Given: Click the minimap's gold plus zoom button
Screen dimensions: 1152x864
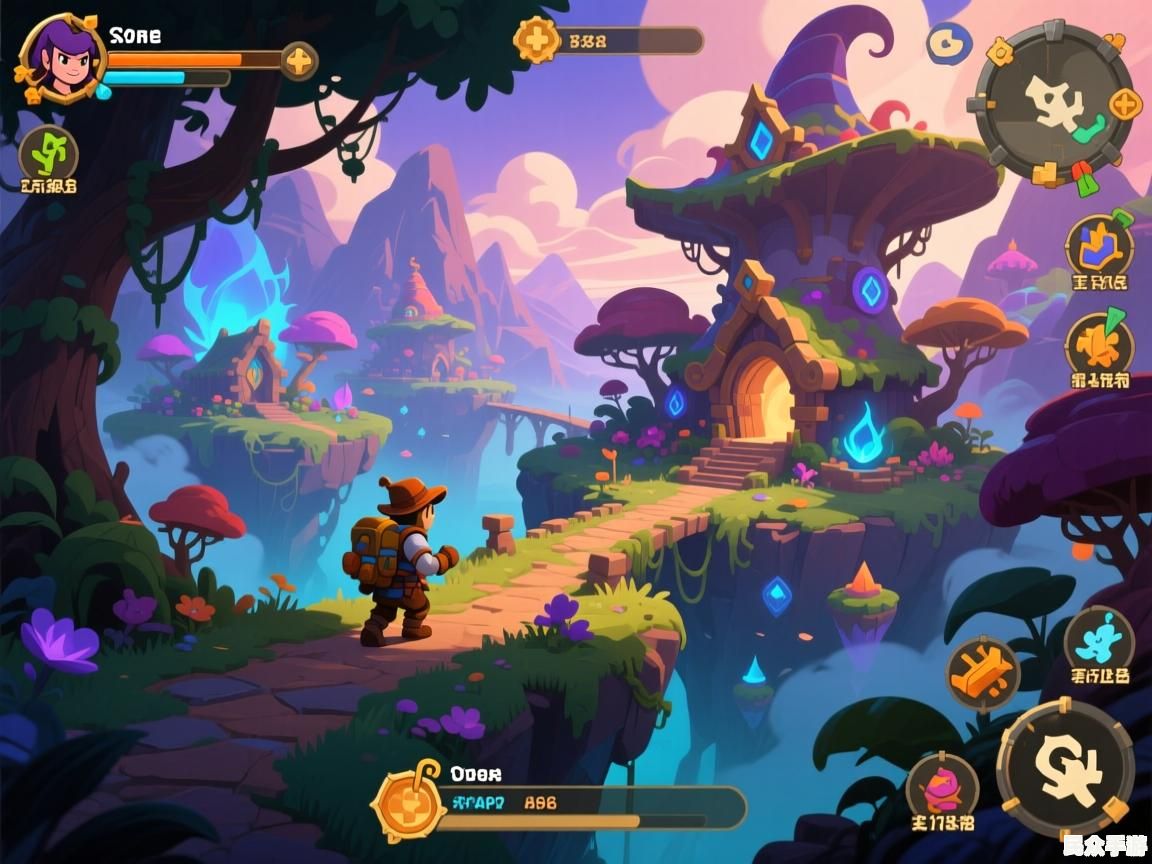Looking at the screenshot, I should pos(1126,103).
